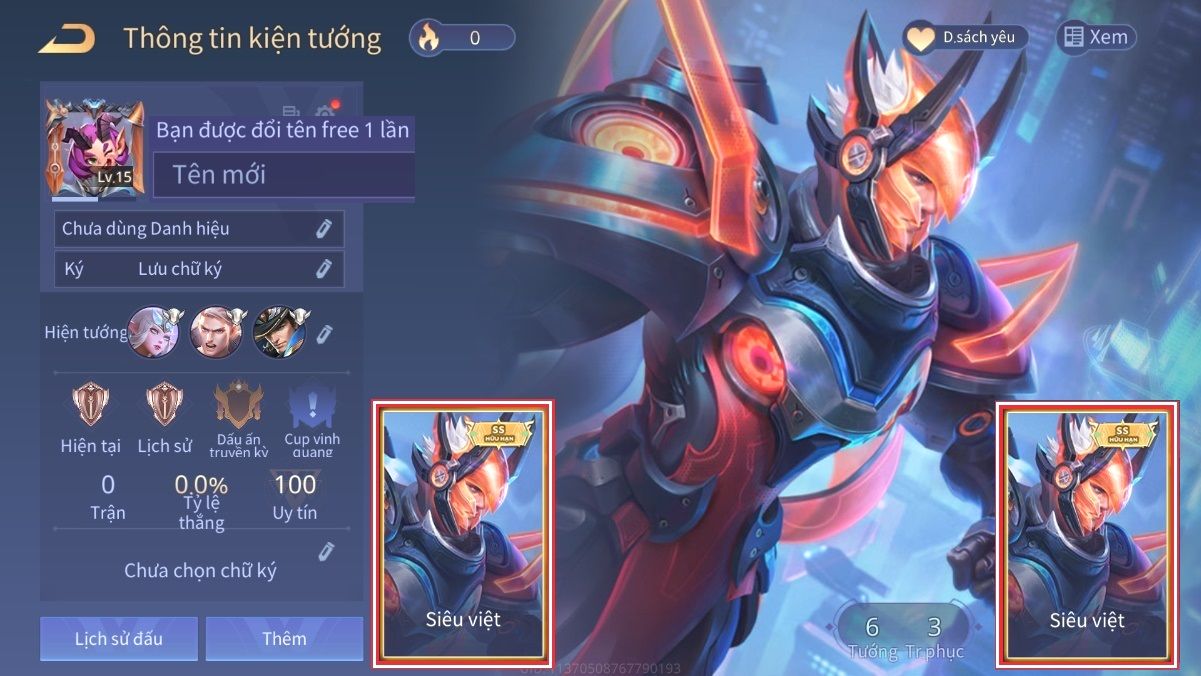Open the player avatar with purple hair
This screenshot has width=1201, height=676.
pos(90,148)
